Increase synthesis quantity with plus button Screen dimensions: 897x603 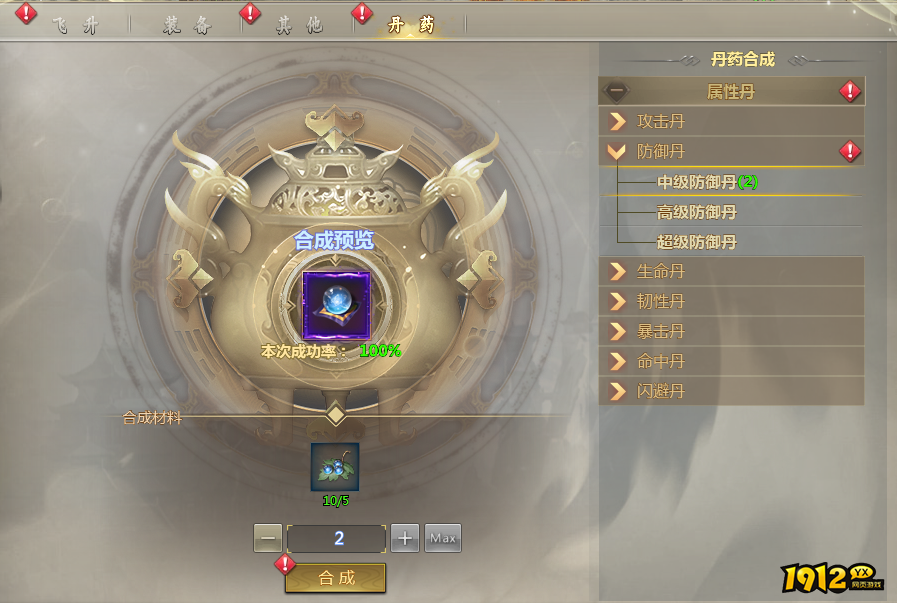tap(404, 538)
